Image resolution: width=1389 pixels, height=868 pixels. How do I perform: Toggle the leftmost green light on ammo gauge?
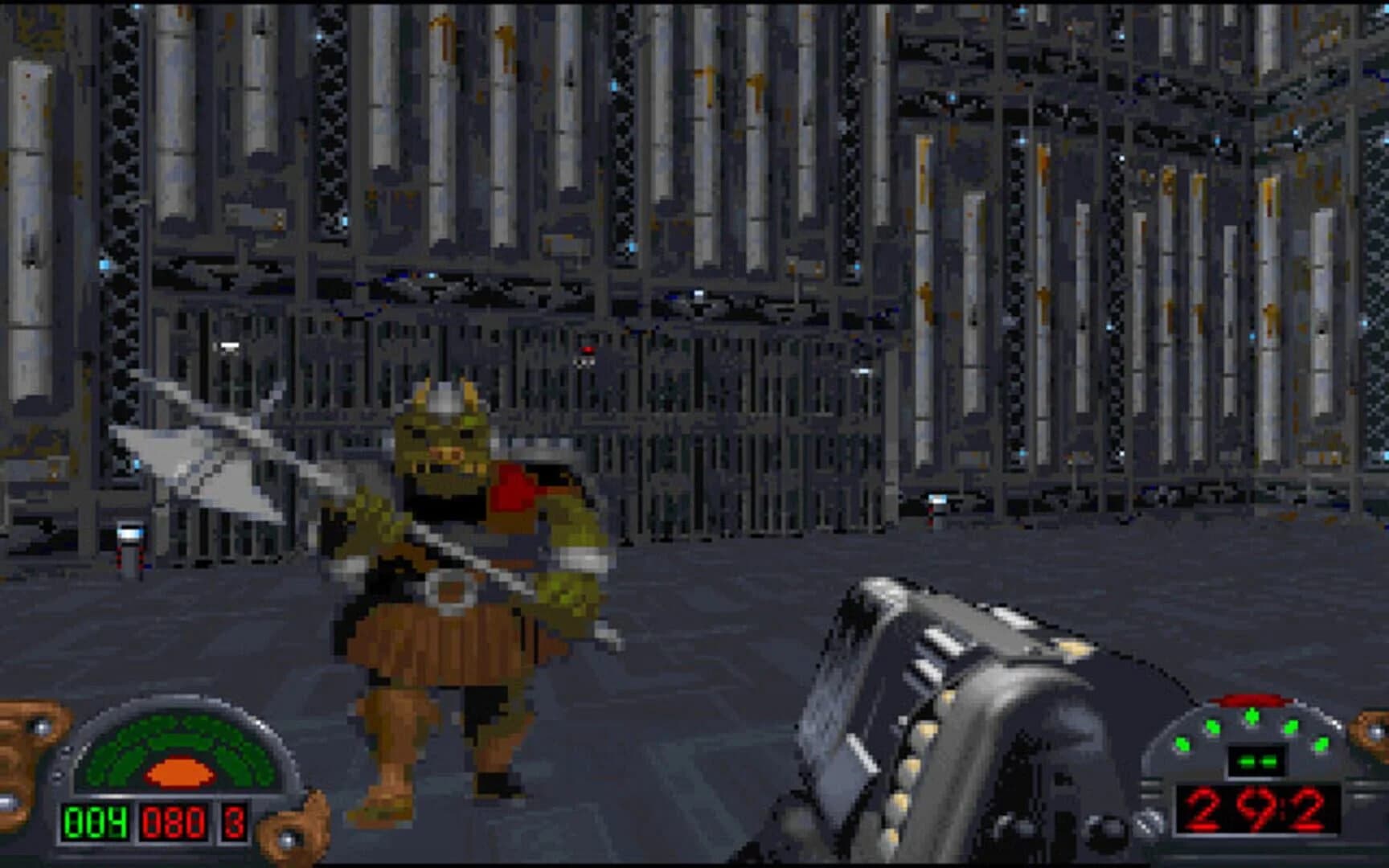click(x=1183, y=744)
